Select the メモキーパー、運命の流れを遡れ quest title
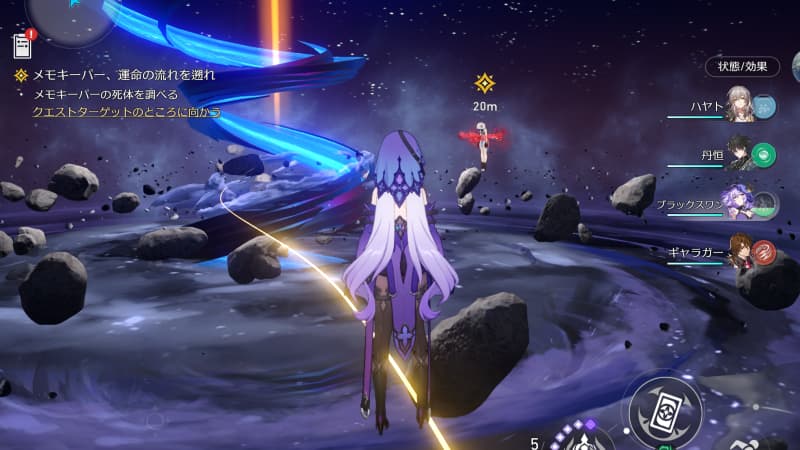Image resolution: width=800 pixels, height=450 pixels. click(123, 75)
